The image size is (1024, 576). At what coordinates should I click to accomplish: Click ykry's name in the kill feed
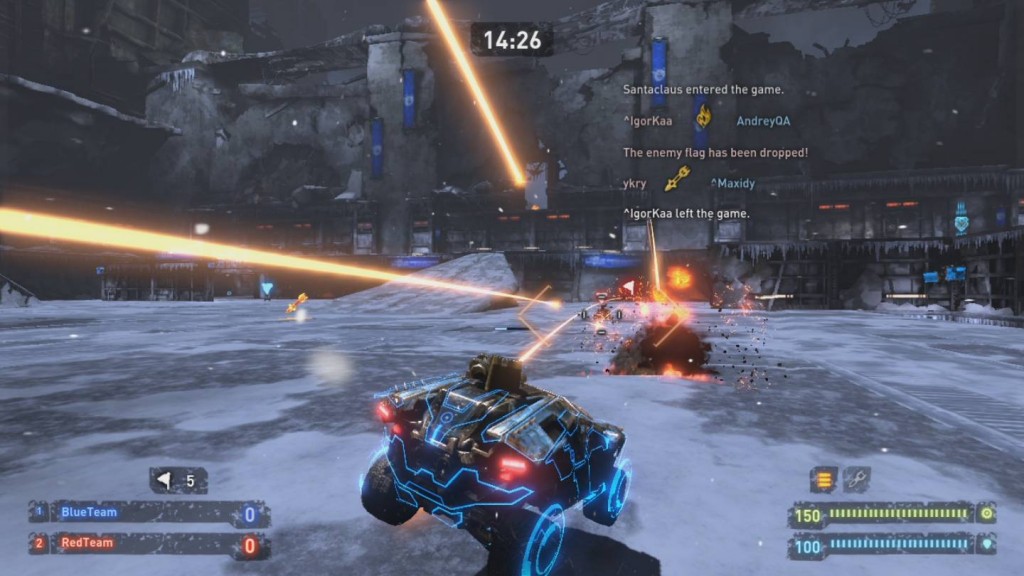634,183
